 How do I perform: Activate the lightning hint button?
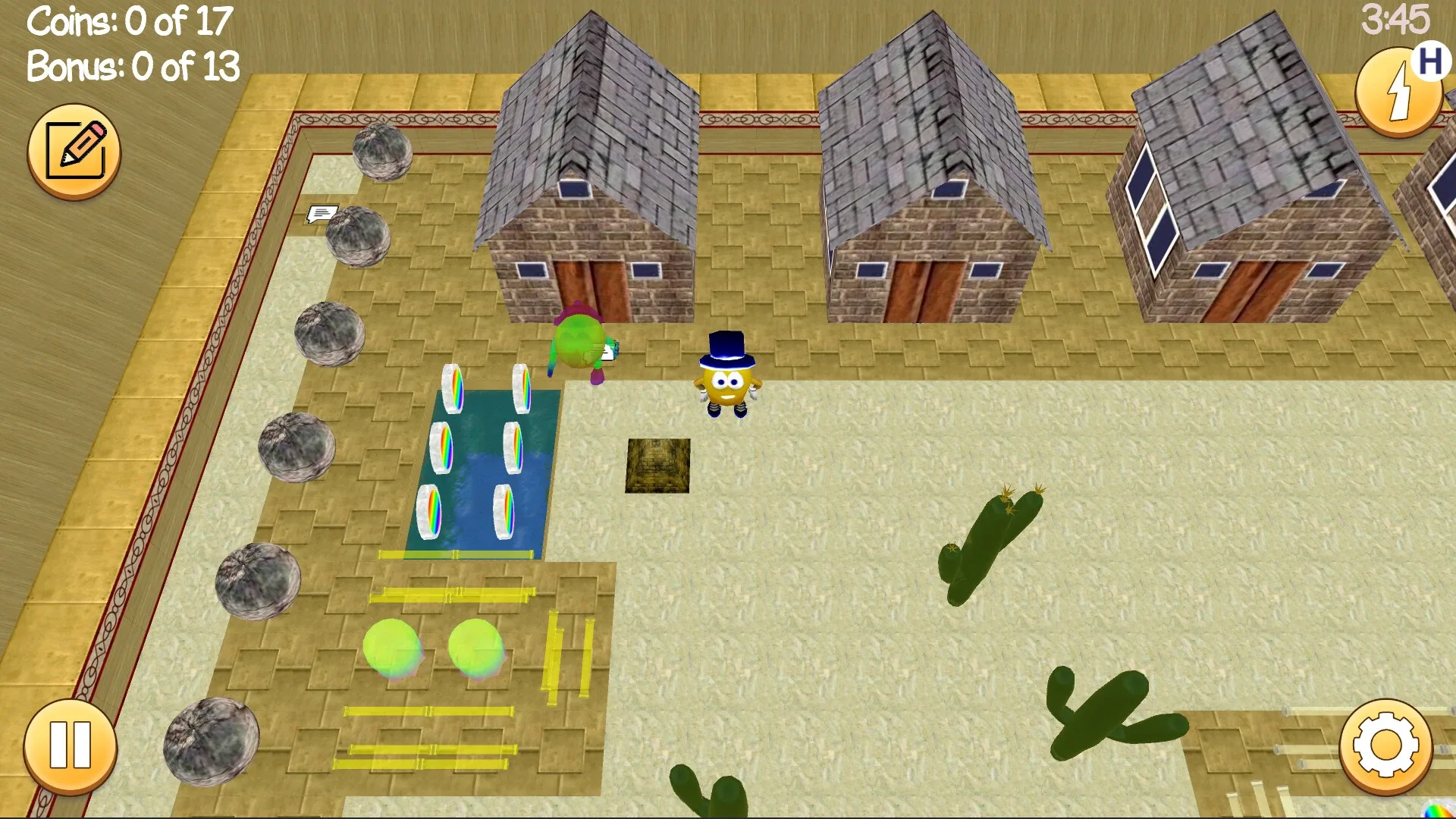click(x=1398, y=91)
